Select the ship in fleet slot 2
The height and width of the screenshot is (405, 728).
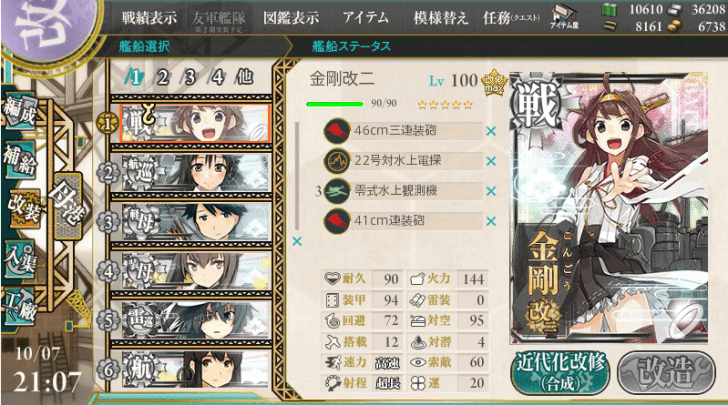pos(195,171)
